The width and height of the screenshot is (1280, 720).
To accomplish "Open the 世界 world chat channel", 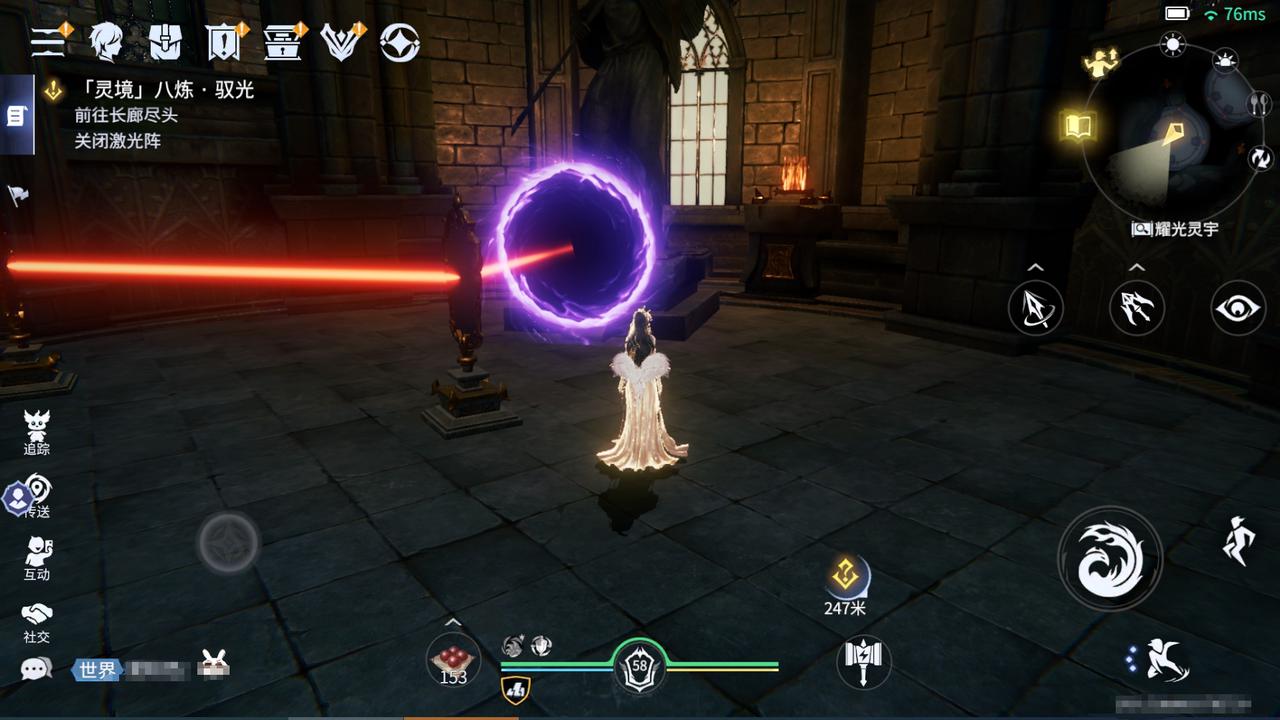I will tap(96, 669).
